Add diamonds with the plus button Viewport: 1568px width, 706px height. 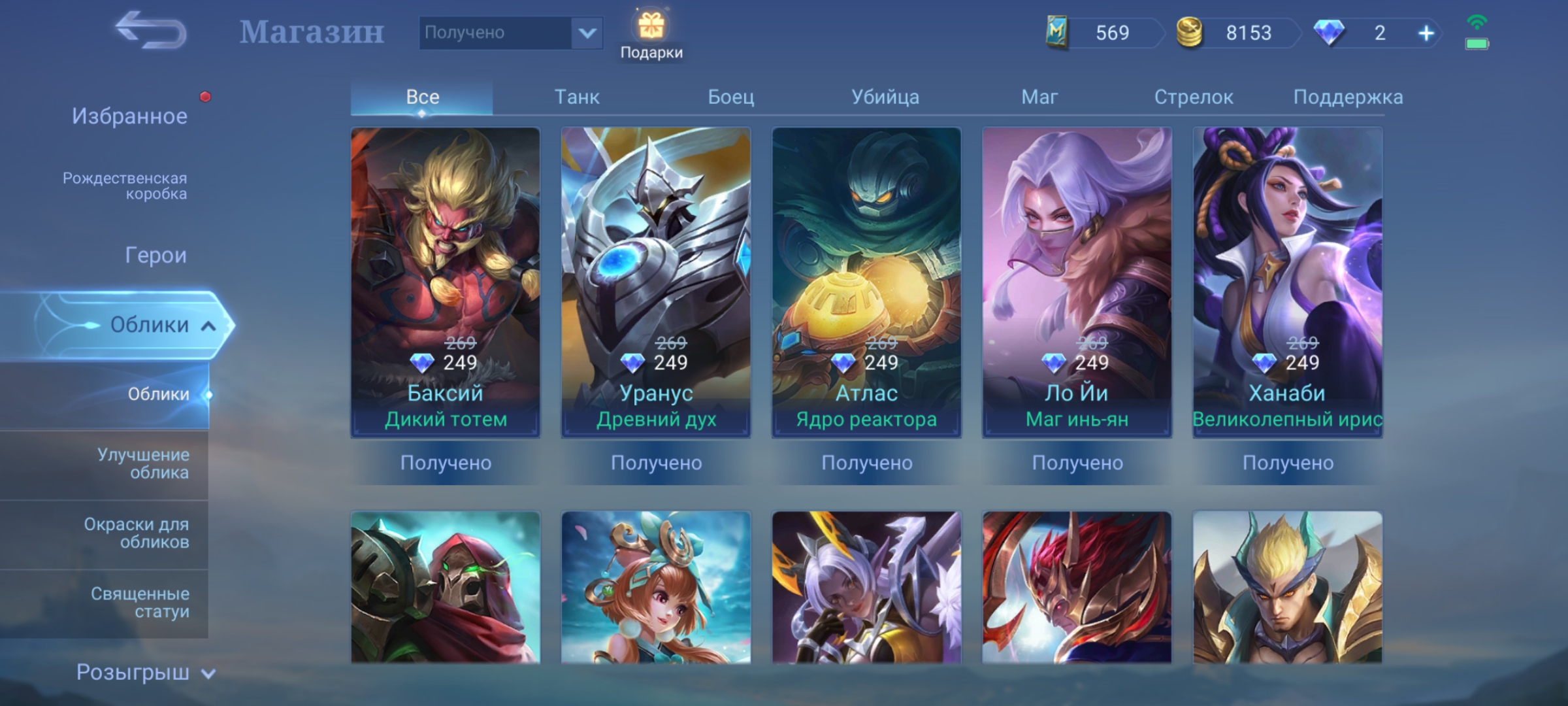[x=1426, y=33]
